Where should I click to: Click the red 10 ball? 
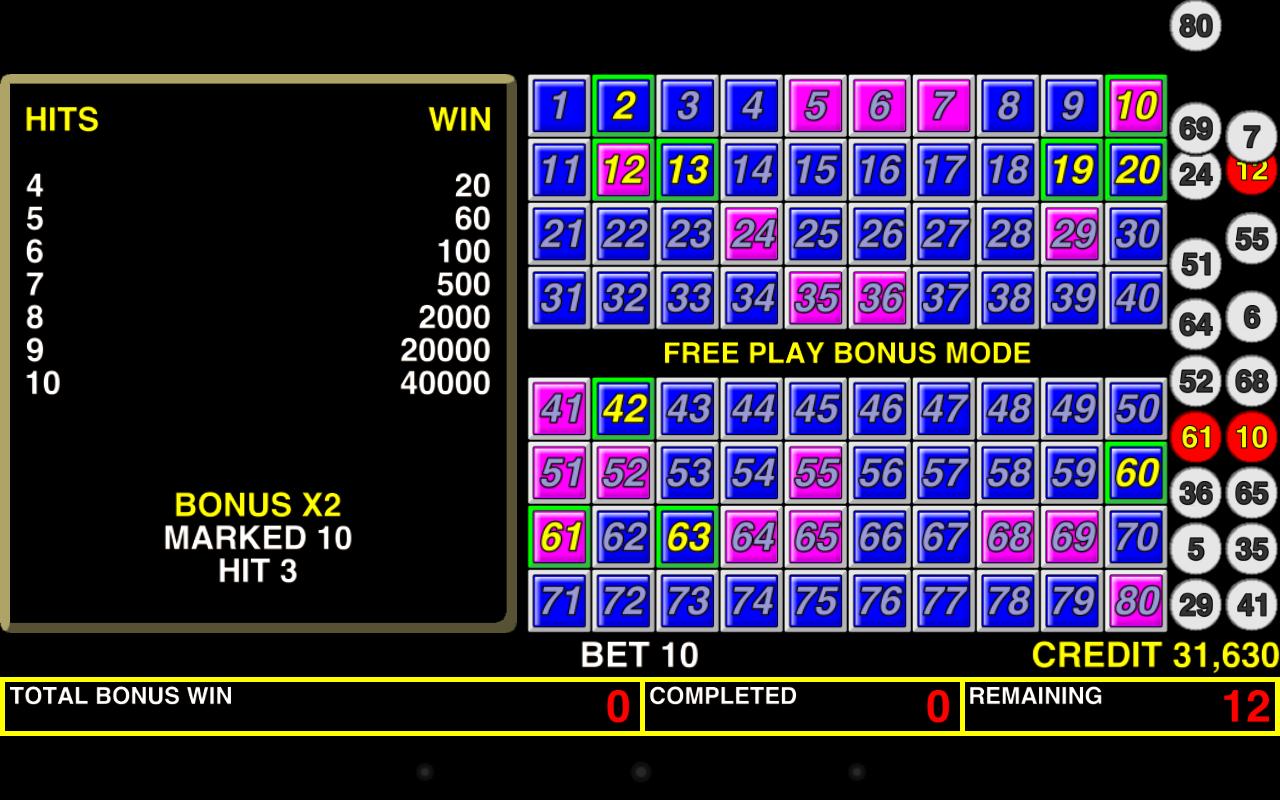[x=1249, y=437]
